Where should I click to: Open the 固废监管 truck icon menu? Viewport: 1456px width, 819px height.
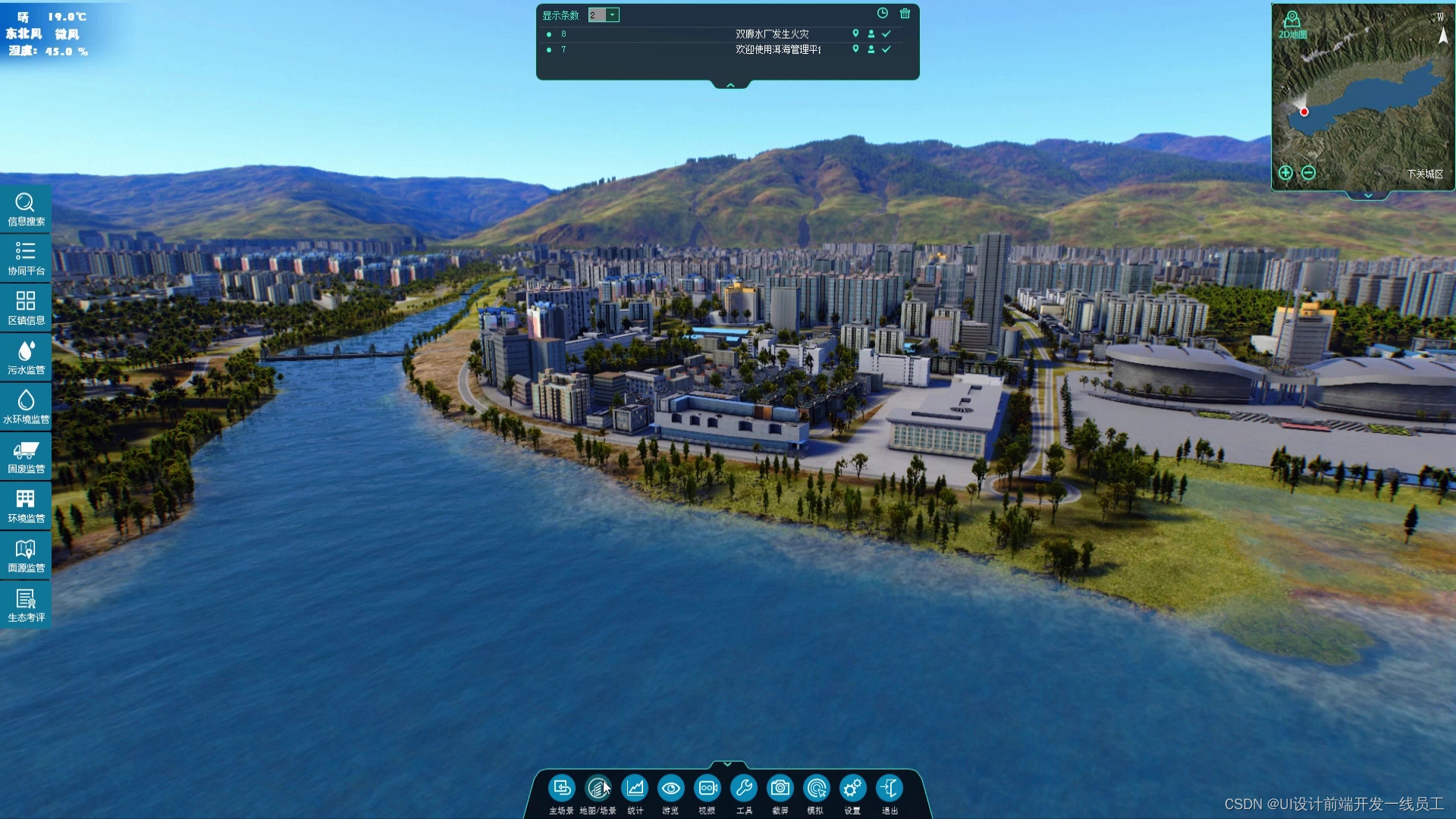(x=26, y=456)
